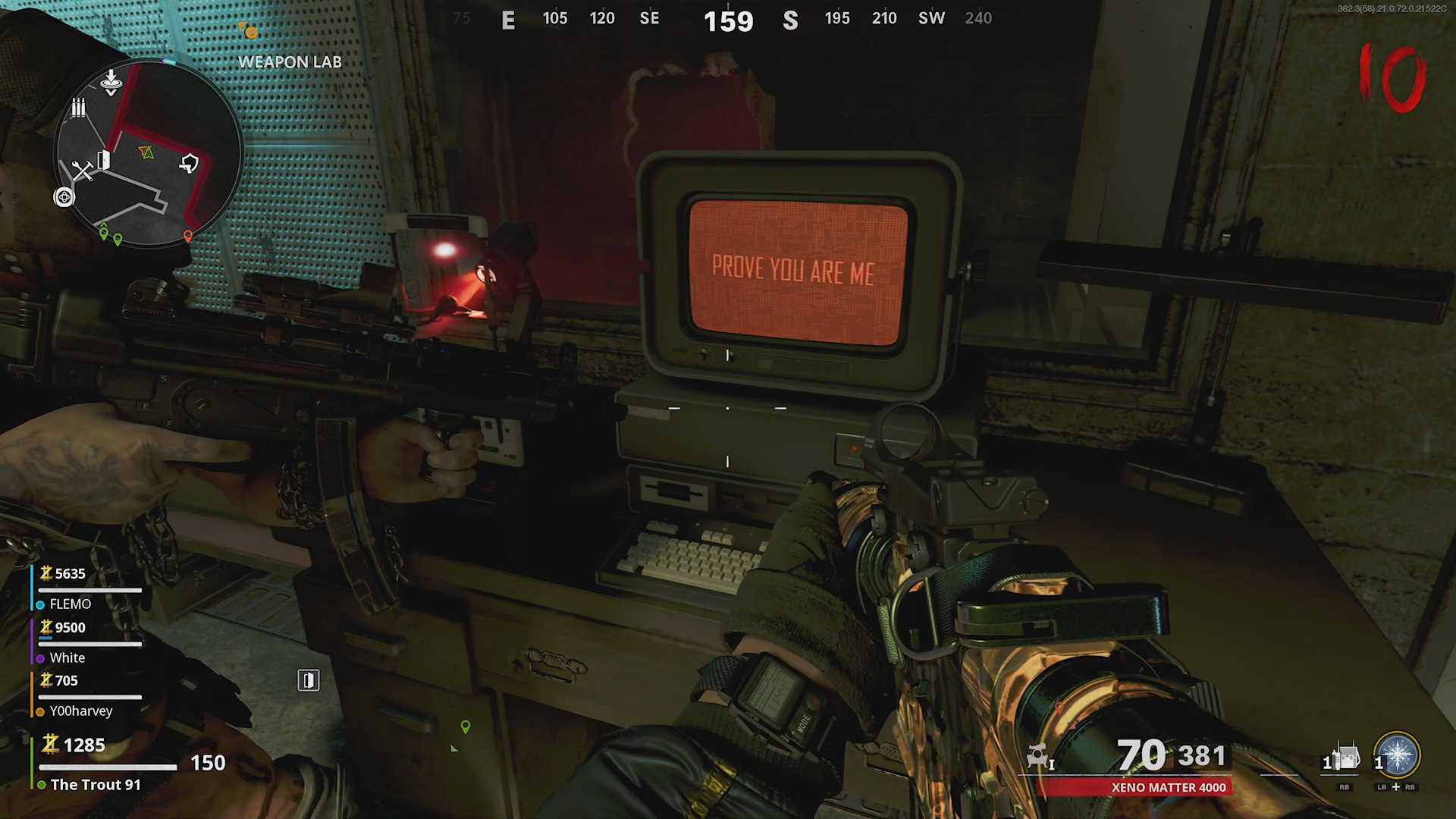Viewport: 1456px width, 819px height.
Task: Select teammate FLEMO in the squad list
Action: click(x=70, y=604)
